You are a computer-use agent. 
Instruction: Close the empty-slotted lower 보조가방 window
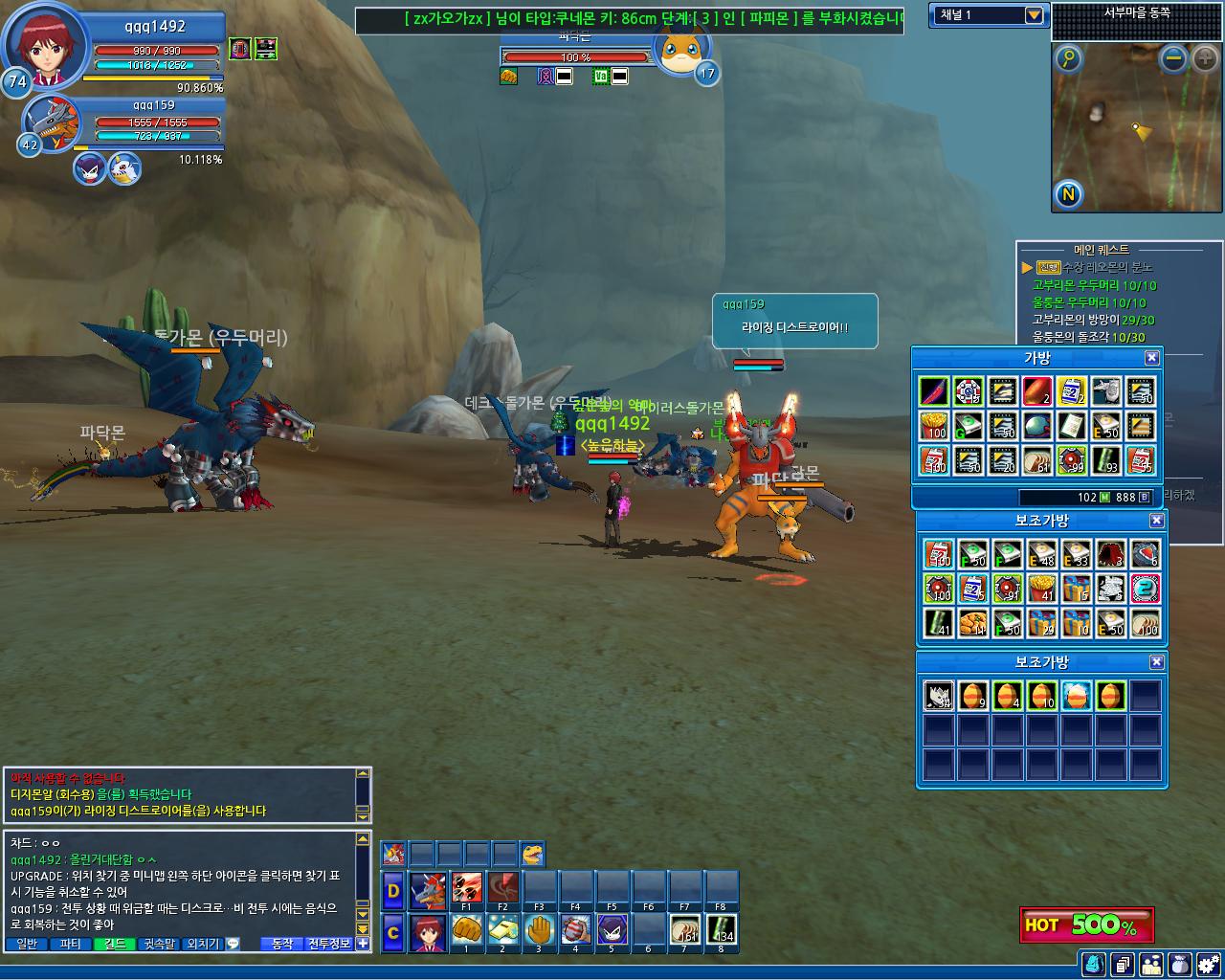[1156, 662]
